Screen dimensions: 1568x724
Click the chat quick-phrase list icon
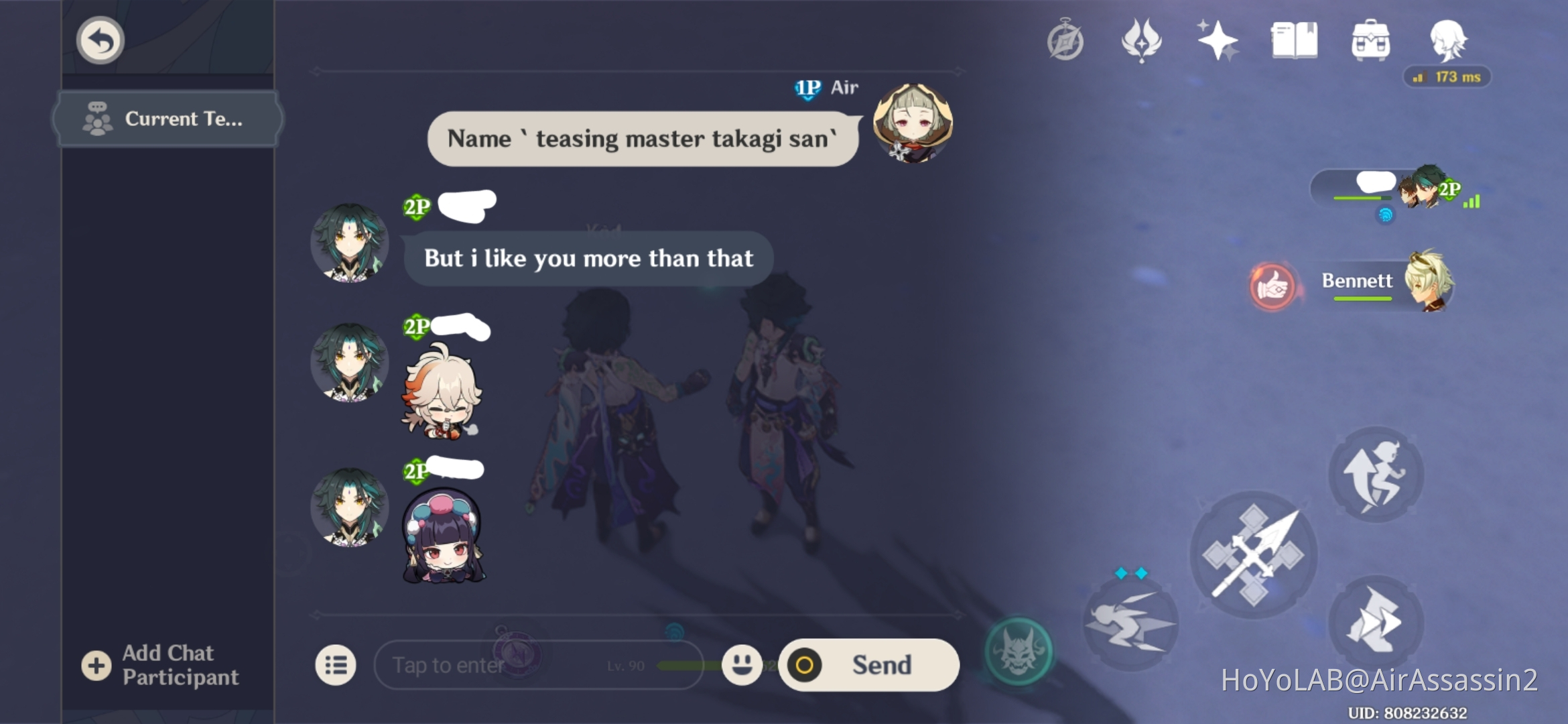(x=336, y=665)
